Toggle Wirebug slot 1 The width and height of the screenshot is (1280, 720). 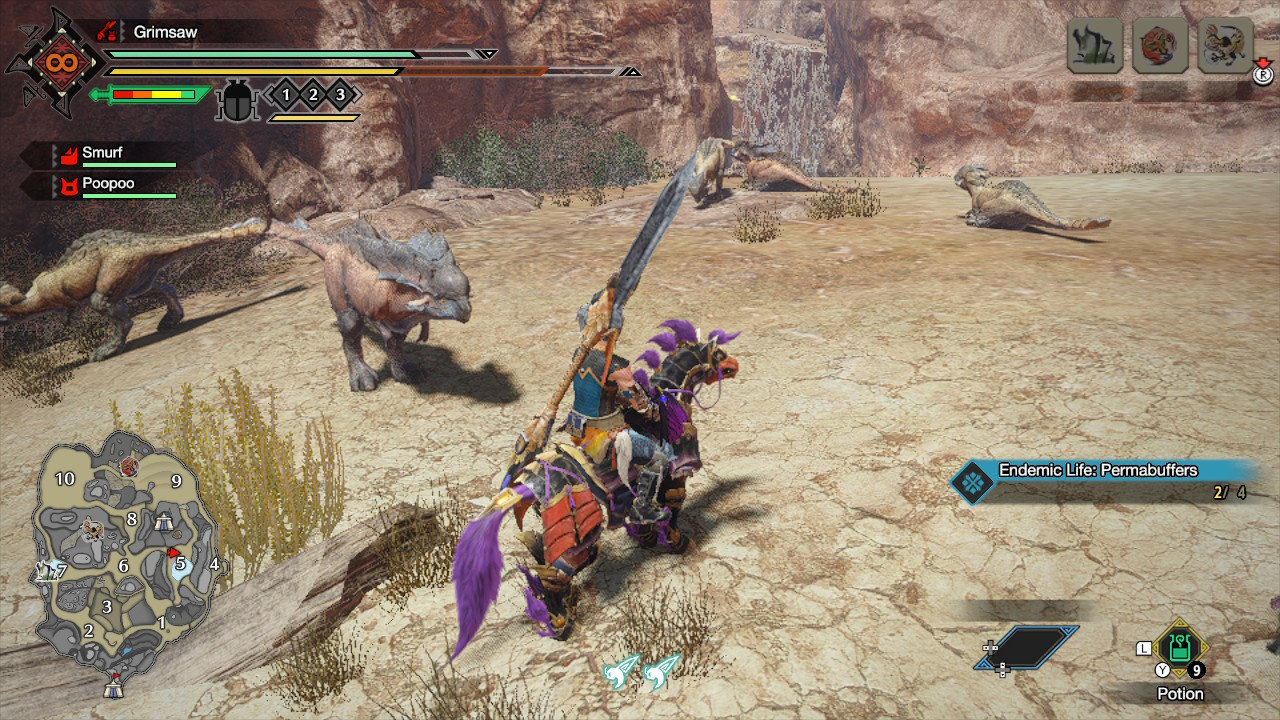tap(286, 96)
